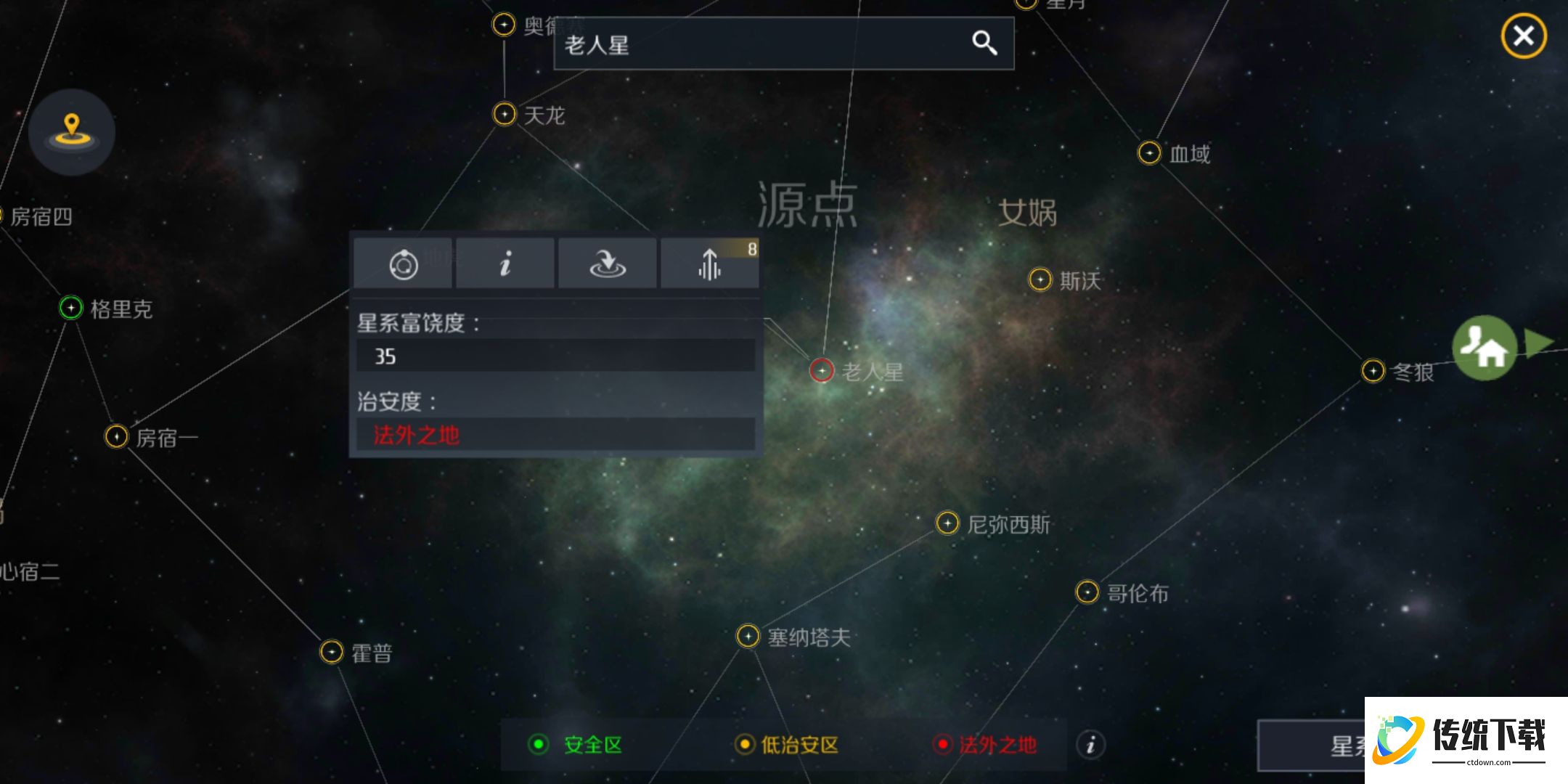Viewport: 1568px width, 784px height.
Task: Click the search magnifier icon
Action: pos(985,44)
